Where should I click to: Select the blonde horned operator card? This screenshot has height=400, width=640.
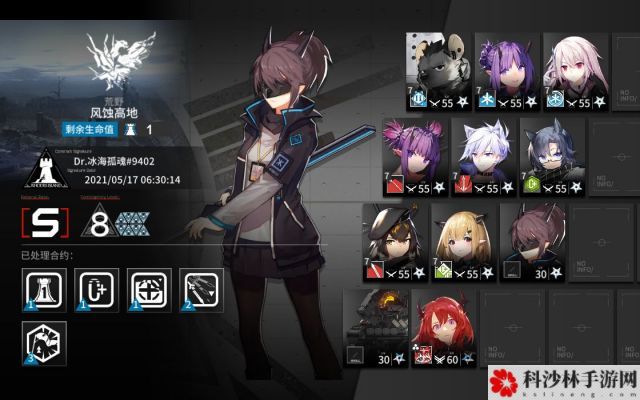click(464, 242)
